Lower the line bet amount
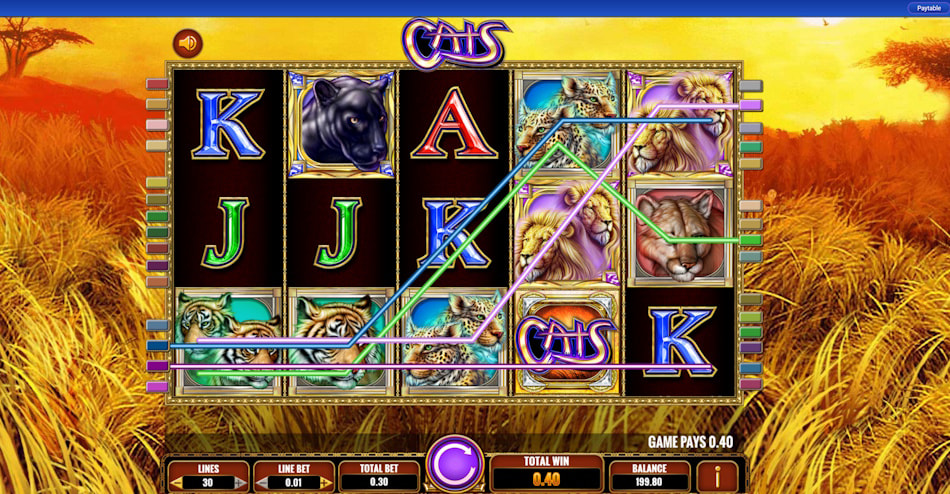 tap(262, 483)
